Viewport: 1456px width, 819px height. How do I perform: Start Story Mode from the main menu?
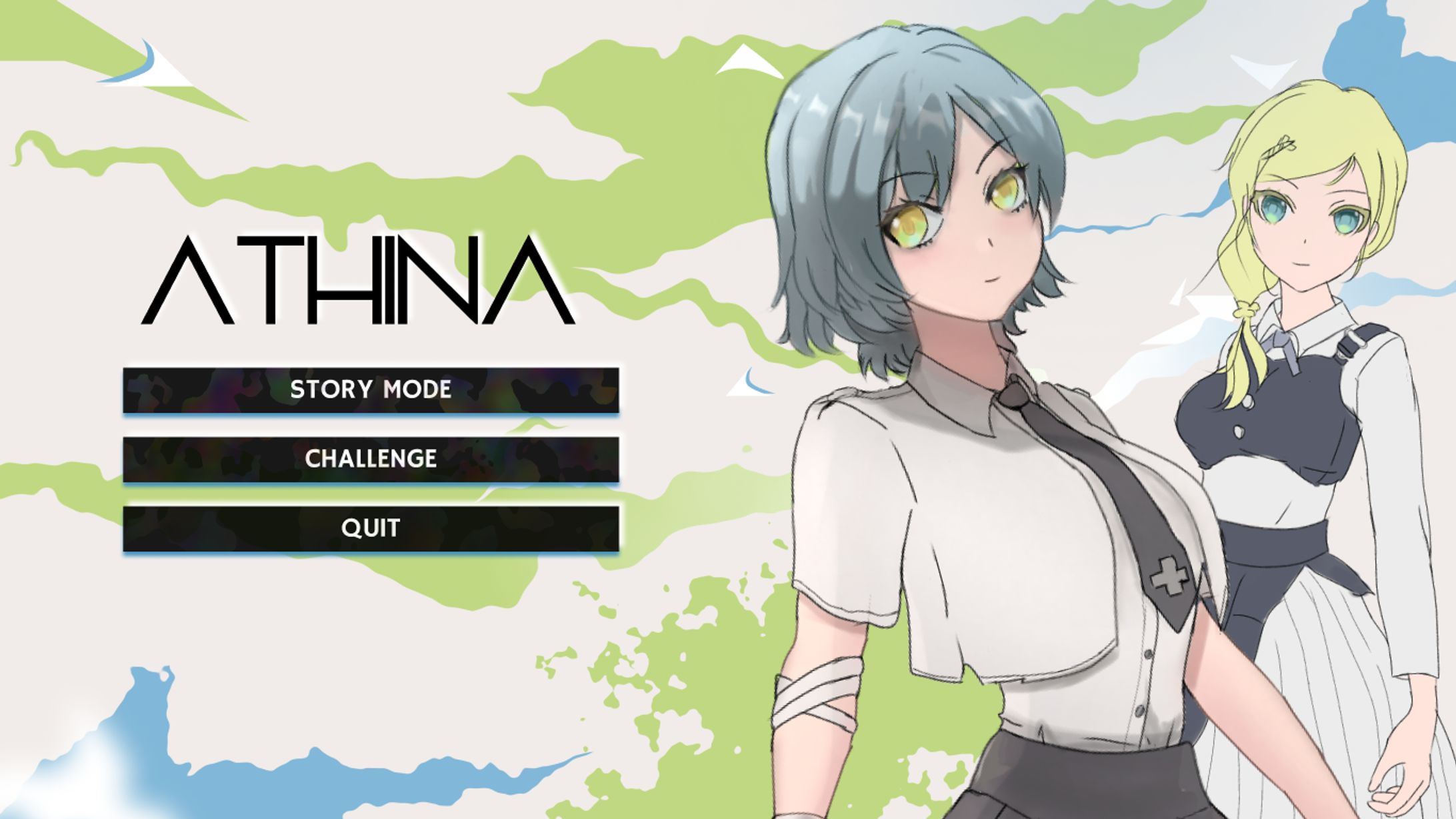[371, 389]
